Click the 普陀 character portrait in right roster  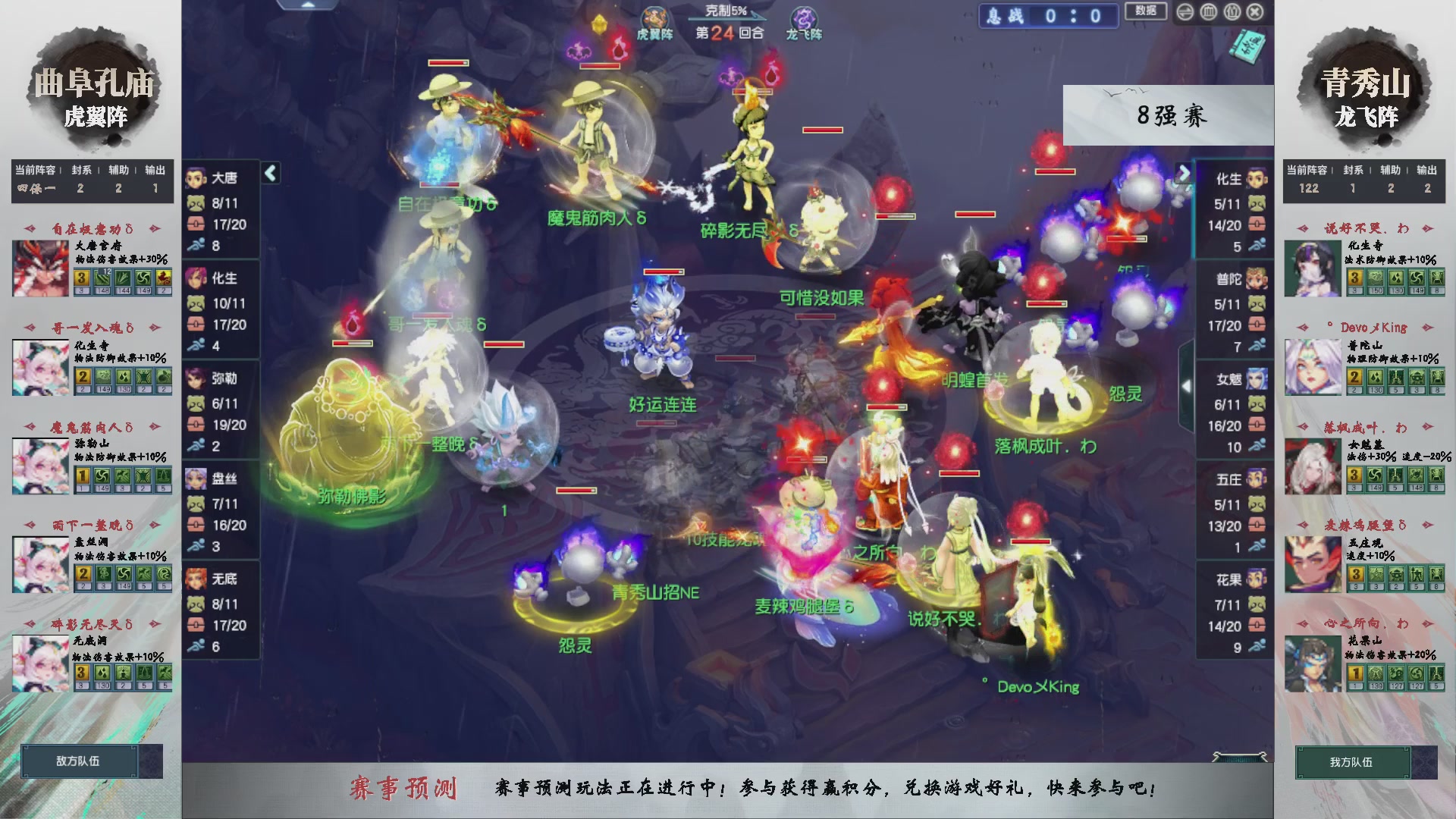pos(1255,279)
